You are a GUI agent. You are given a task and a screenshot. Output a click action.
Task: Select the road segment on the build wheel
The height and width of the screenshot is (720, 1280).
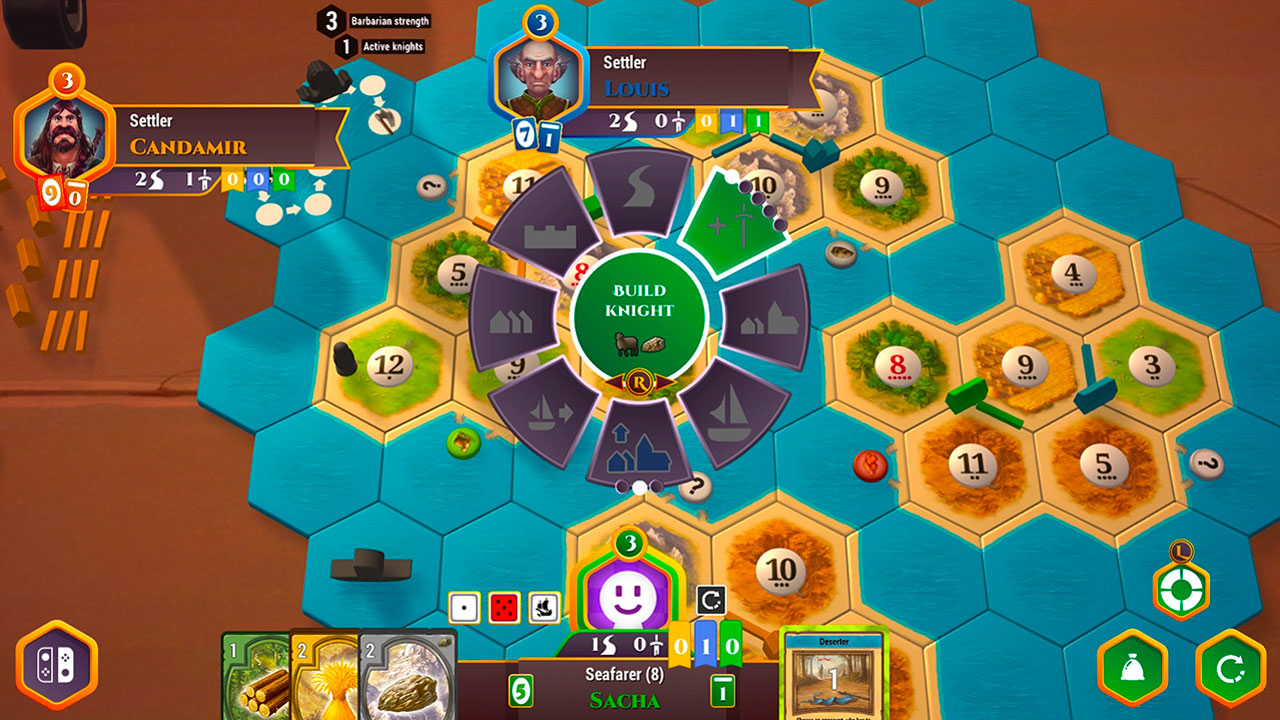[x=640, y=197]
